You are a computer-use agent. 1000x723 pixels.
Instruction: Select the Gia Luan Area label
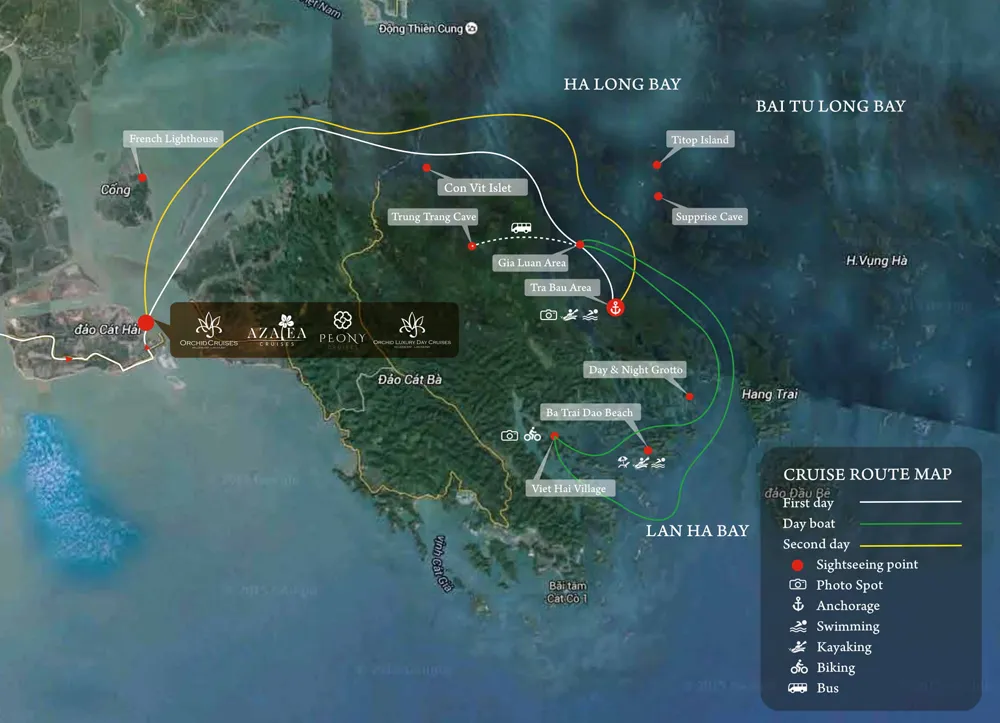(532, 263)
